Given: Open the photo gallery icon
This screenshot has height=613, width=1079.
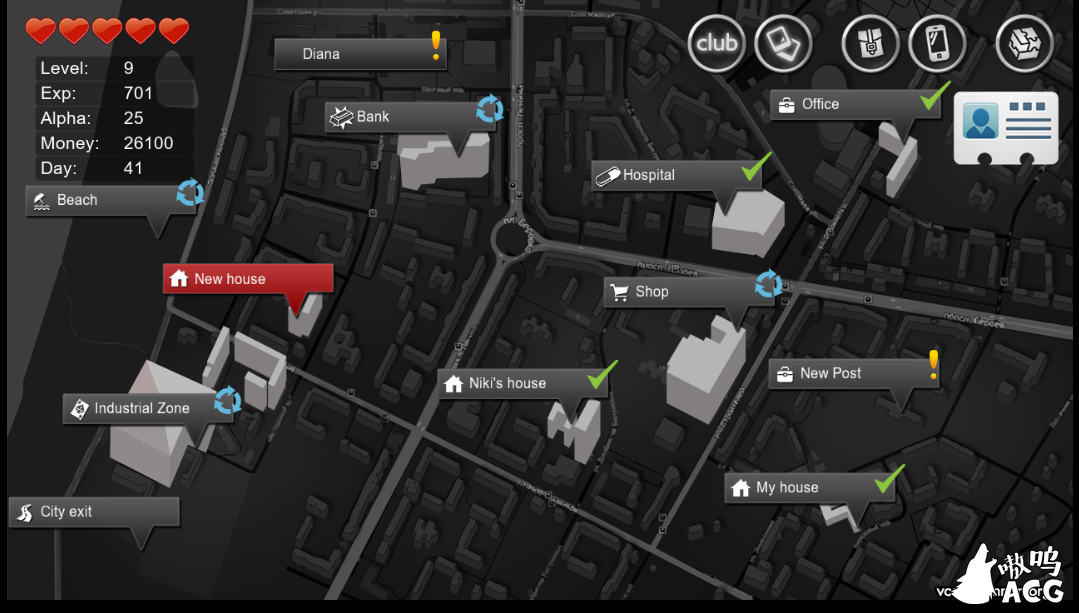Looking at the screenshot, I should [783, 43].
